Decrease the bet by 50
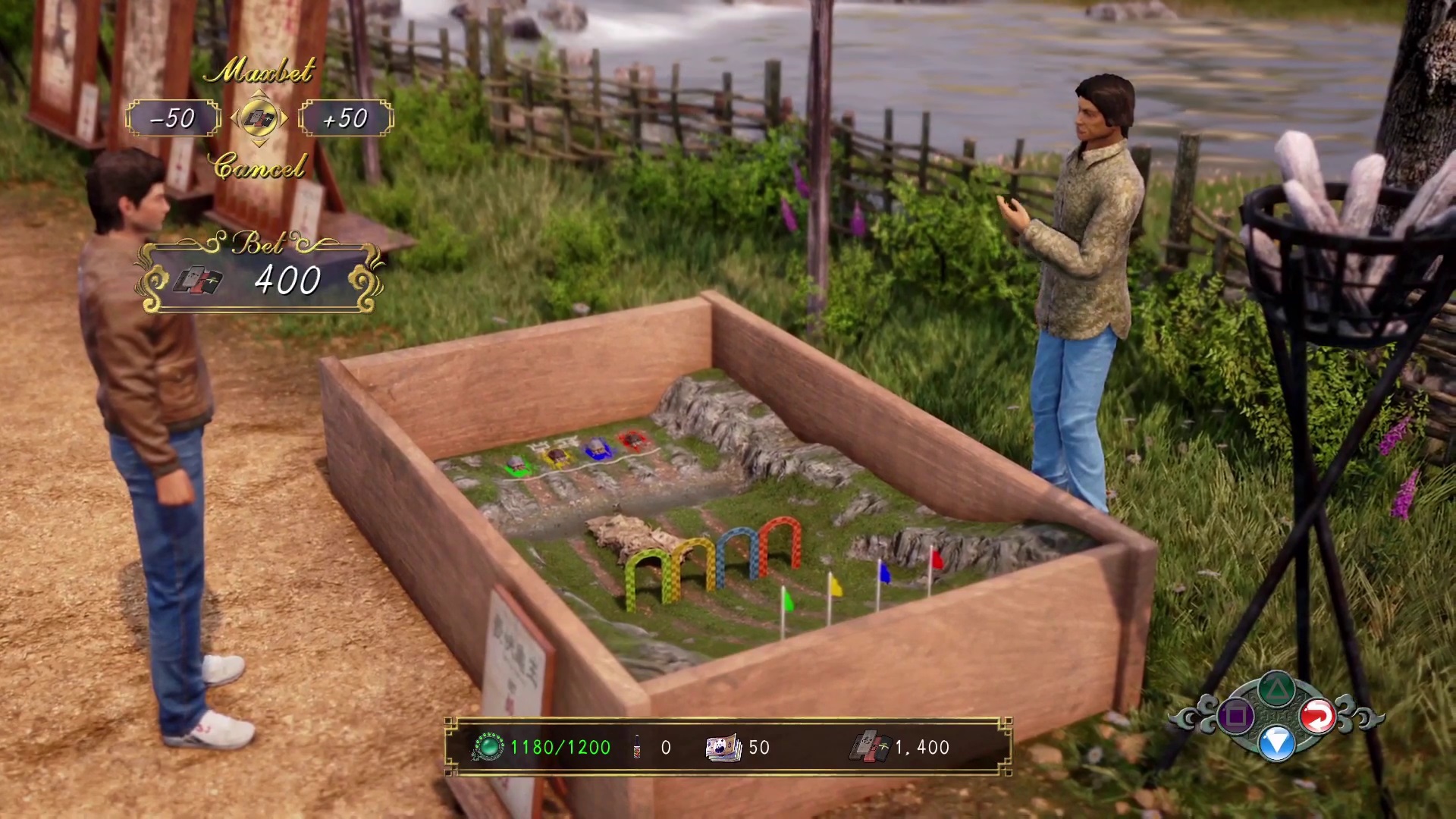 pos(172,118)
